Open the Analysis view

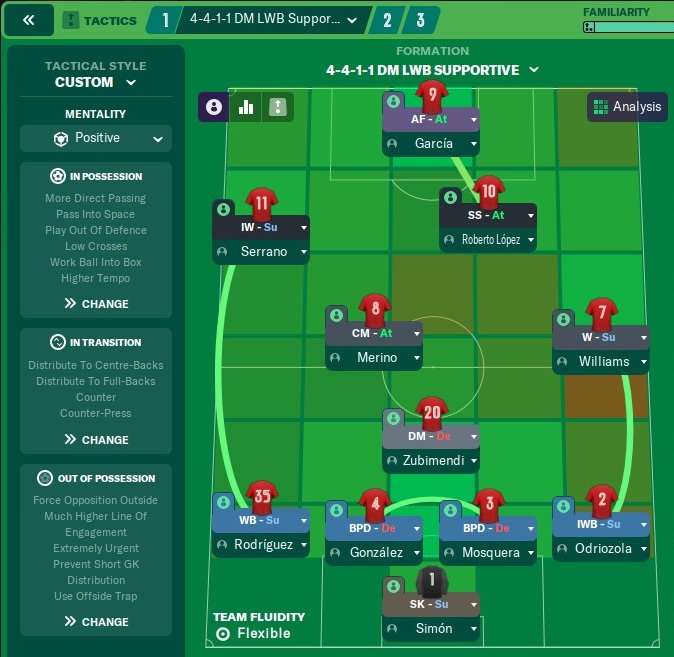point(627,107)
